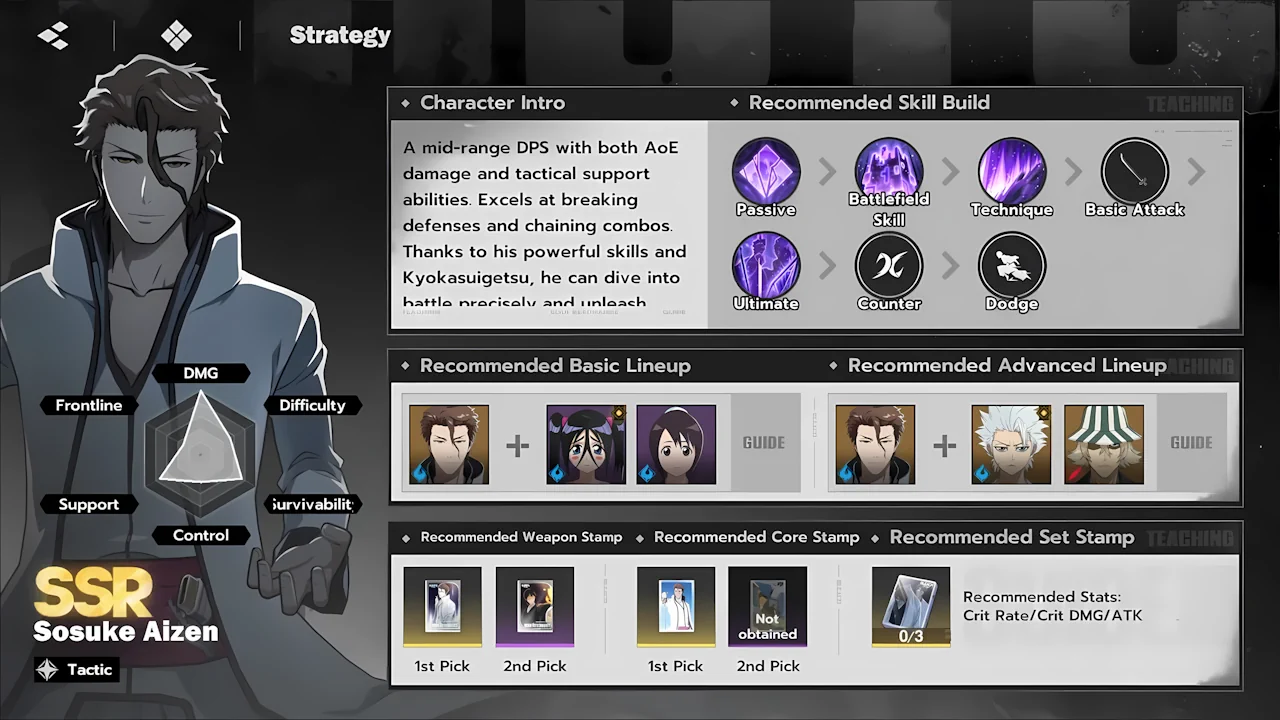Click the arrow between Counter and Dodge
Viewport: 1280px width, 720px height.
pyautogui.click(x=950, y=267)
